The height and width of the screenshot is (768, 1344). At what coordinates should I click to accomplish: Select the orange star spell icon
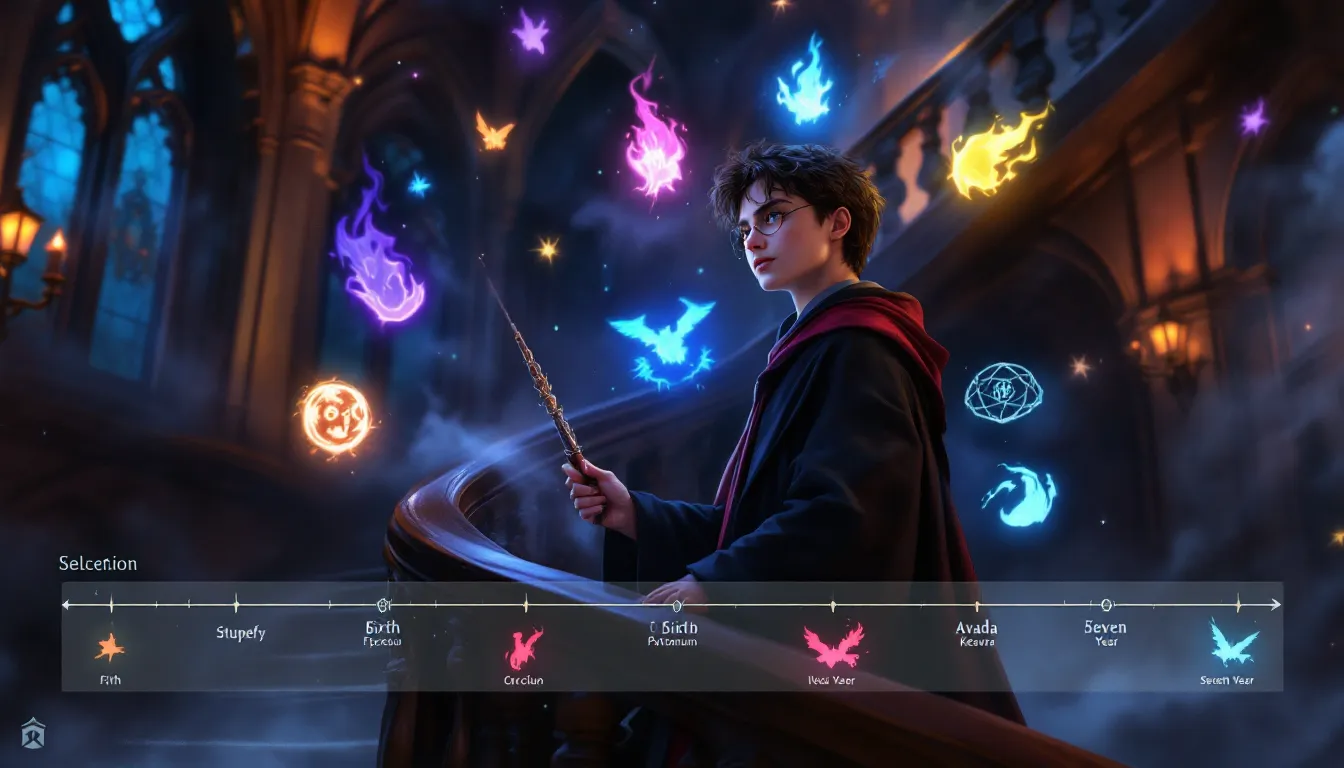pos(109,648)
